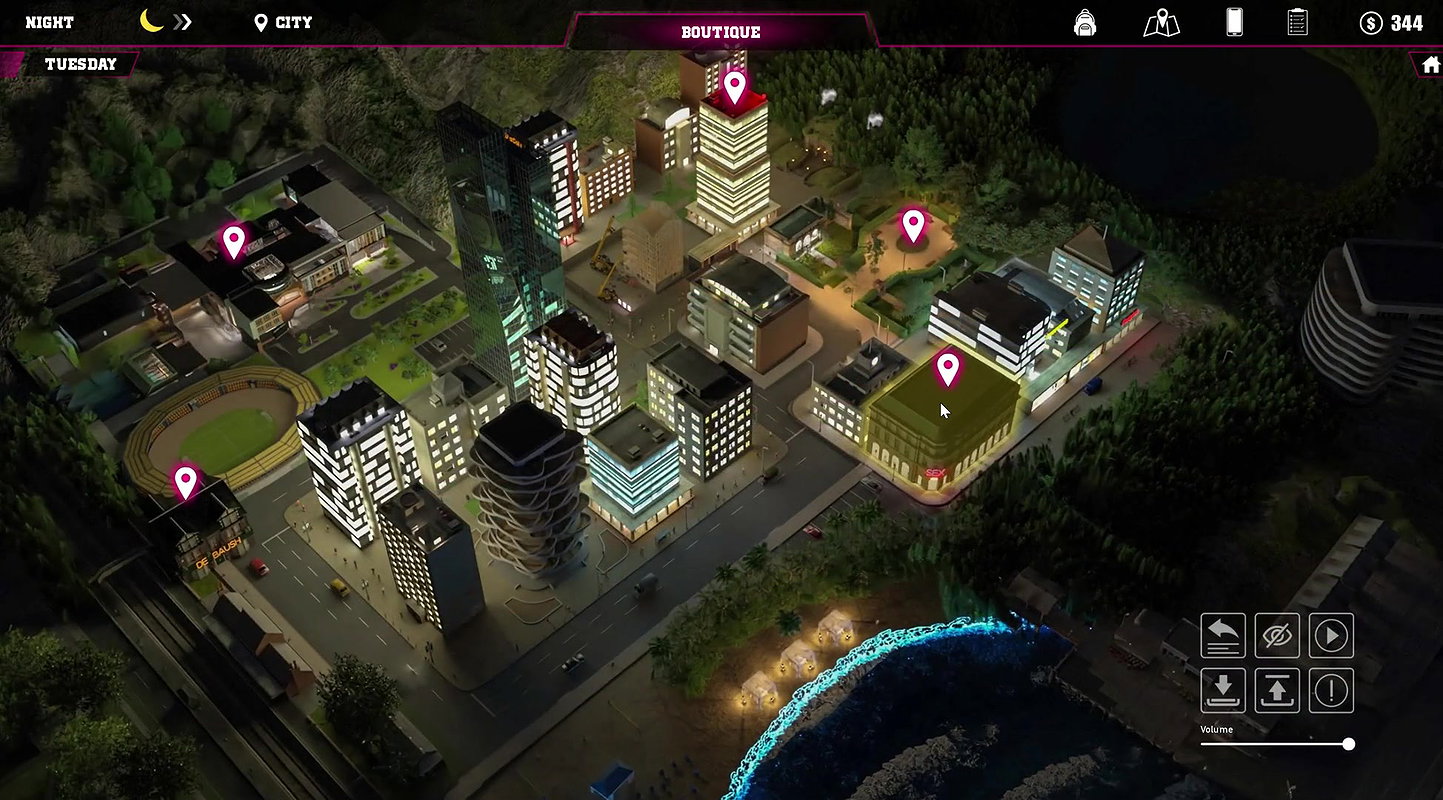Open the backpack inventory

click(1085, 22)
